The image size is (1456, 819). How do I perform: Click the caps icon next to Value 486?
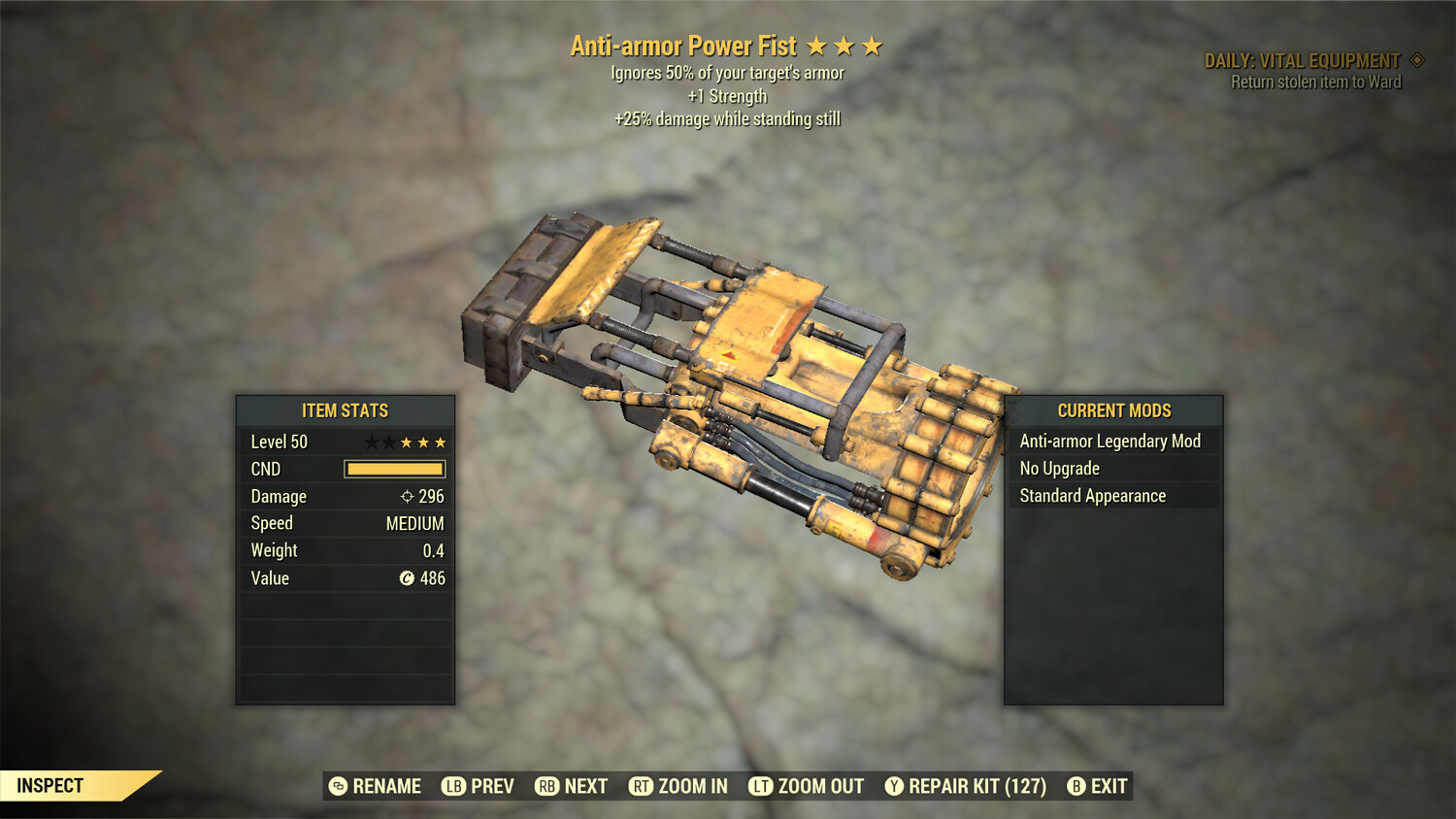(x=407, y=578)
